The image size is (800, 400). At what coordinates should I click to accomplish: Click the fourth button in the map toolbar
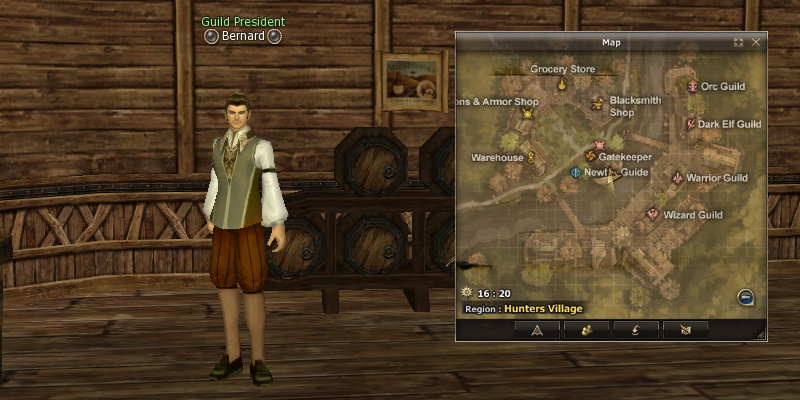(x=684, y=329)
